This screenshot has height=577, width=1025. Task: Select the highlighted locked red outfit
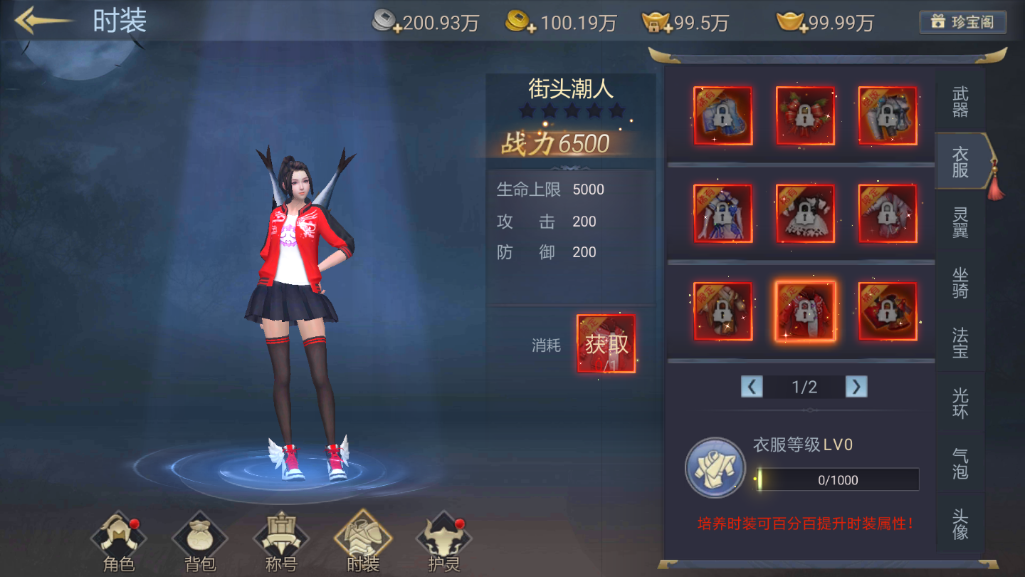pos(806,311)
